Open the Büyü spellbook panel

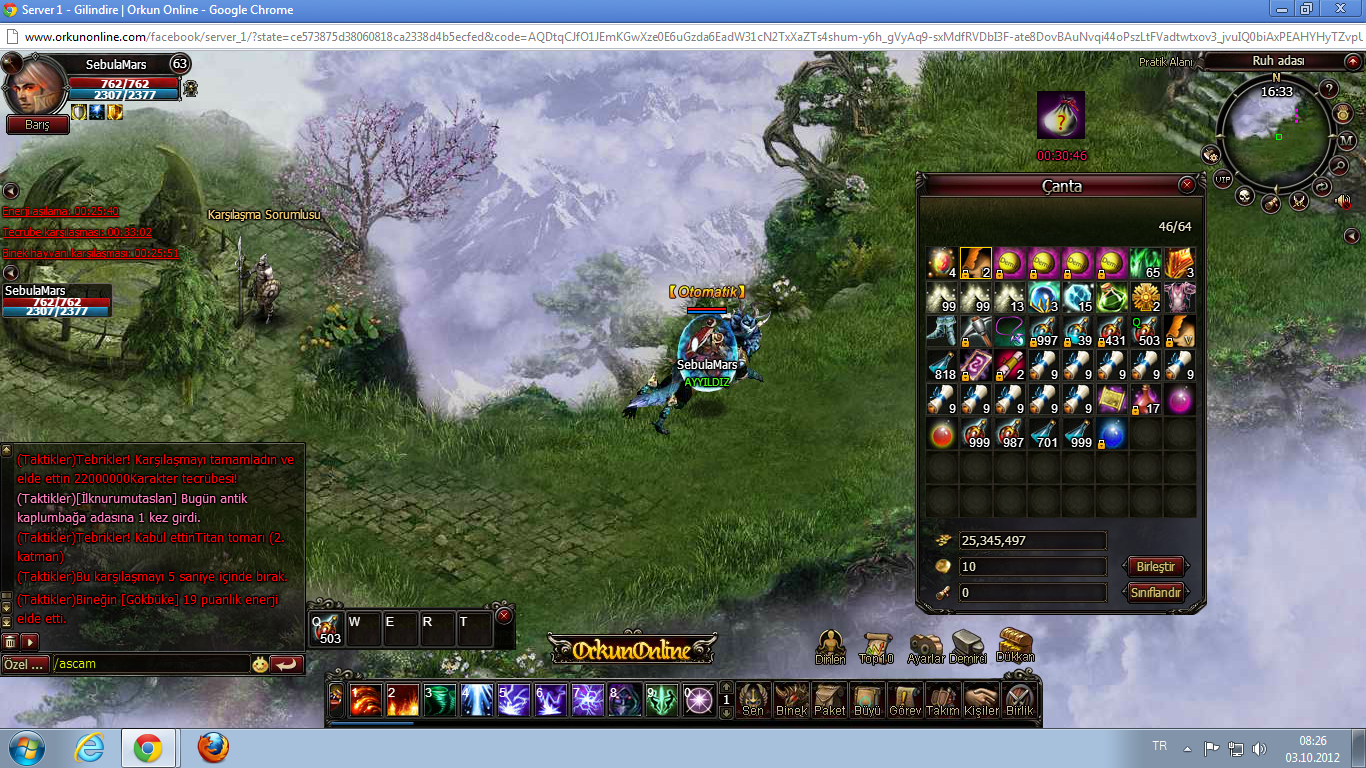point(868,698)
